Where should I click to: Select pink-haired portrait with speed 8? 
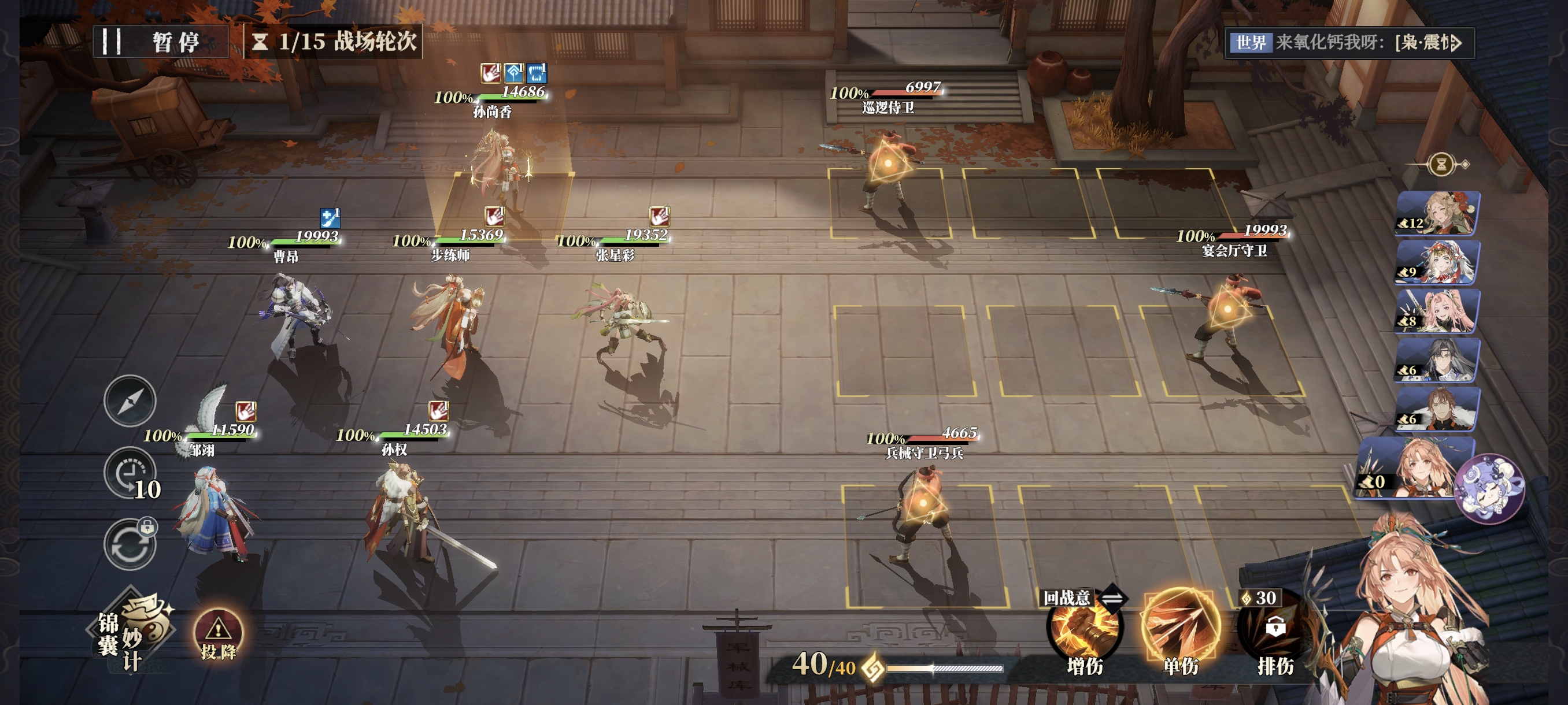tap(1437, 311)
